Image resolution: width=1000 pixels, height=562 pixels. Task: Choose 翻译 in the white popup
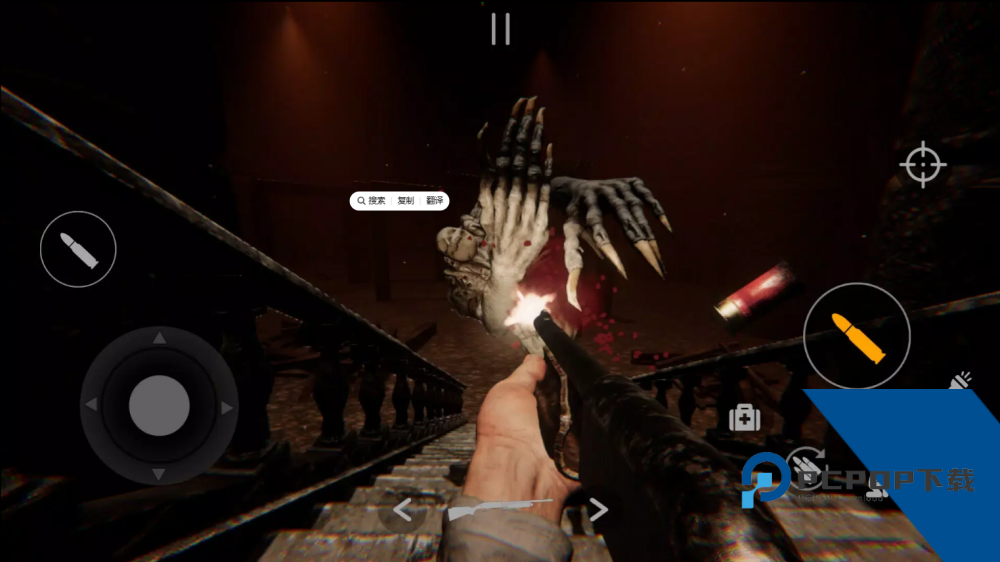pos(434,201)
